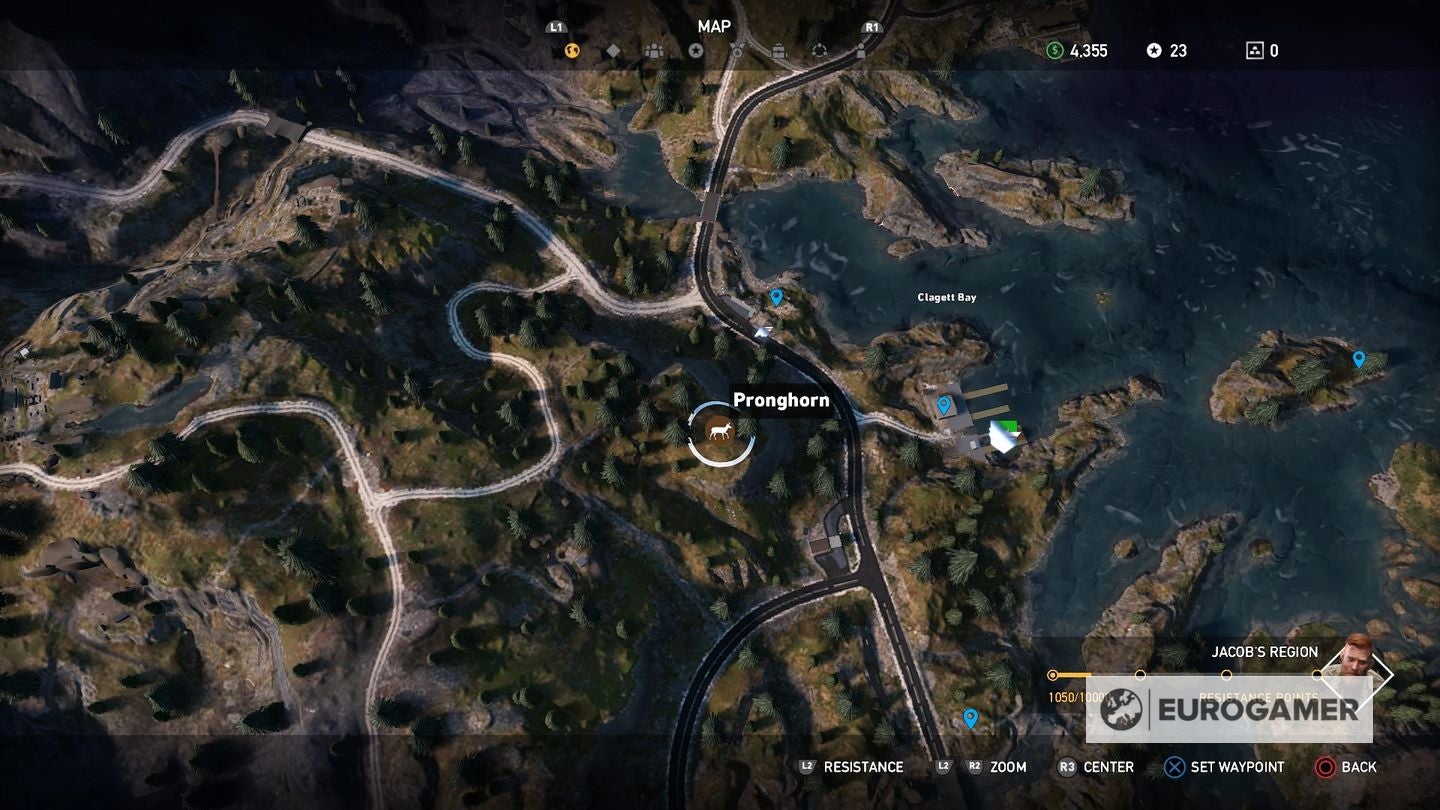
Task: Click the Clagett Bay map label
Action: (946, 296)
